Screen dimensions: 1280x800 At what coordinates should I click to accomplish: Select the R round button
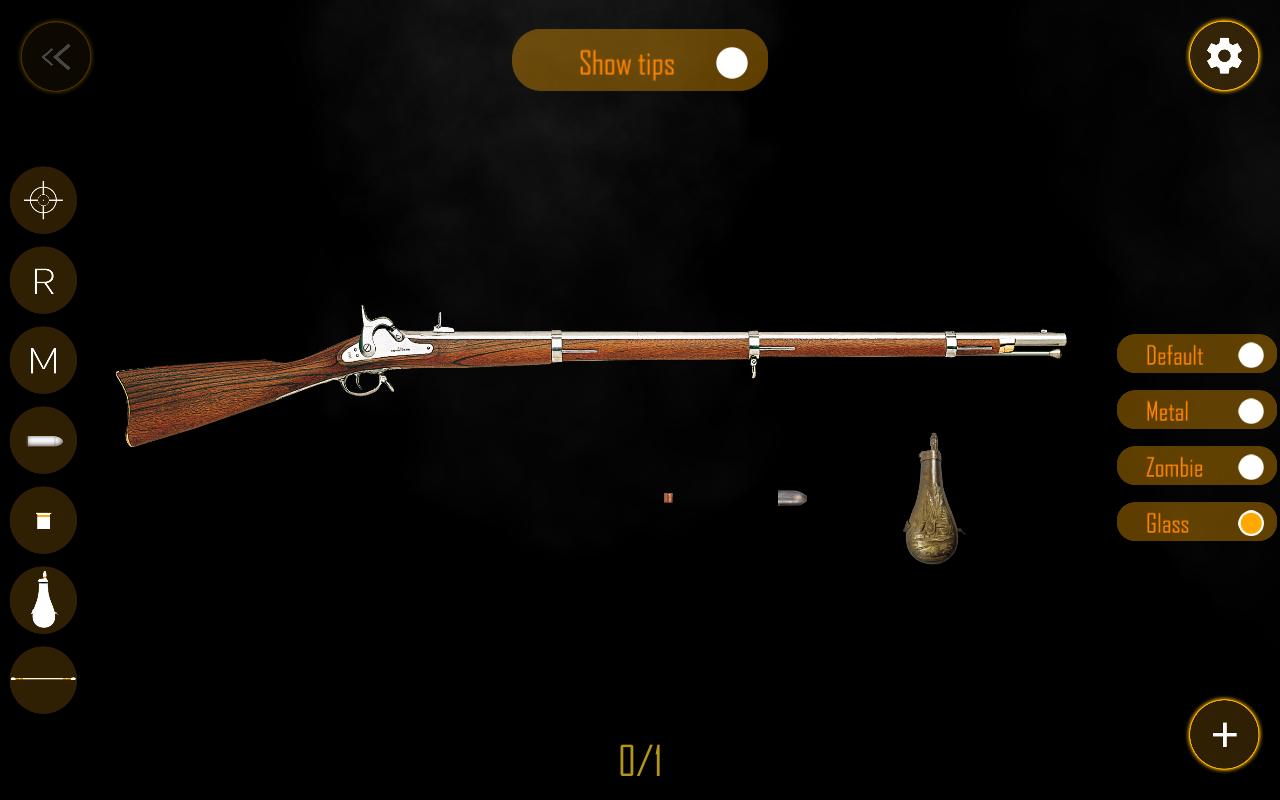(43, 280)
